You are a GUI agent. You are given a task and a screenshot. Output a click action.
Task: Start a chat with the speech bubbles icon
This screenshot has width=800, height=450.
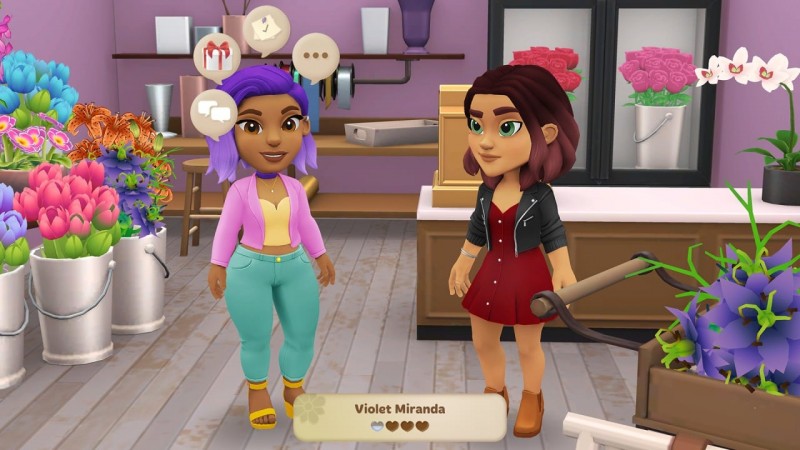(214, 109)
